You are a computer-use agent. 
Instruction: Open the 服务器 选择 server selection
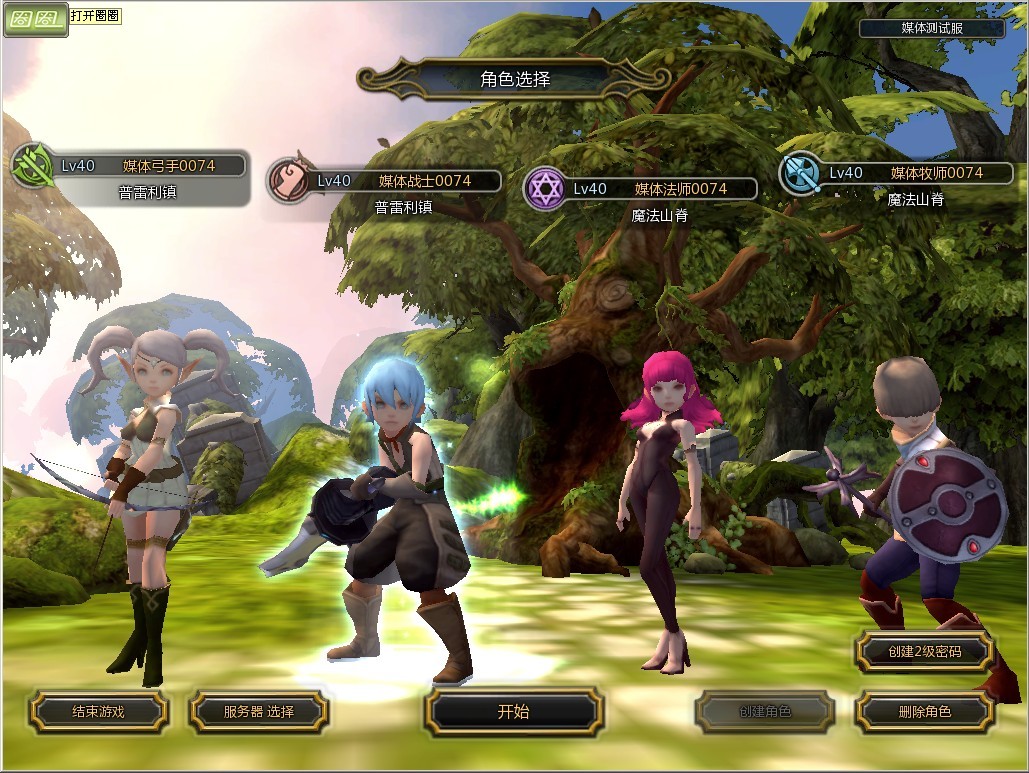tap(258, 712)
